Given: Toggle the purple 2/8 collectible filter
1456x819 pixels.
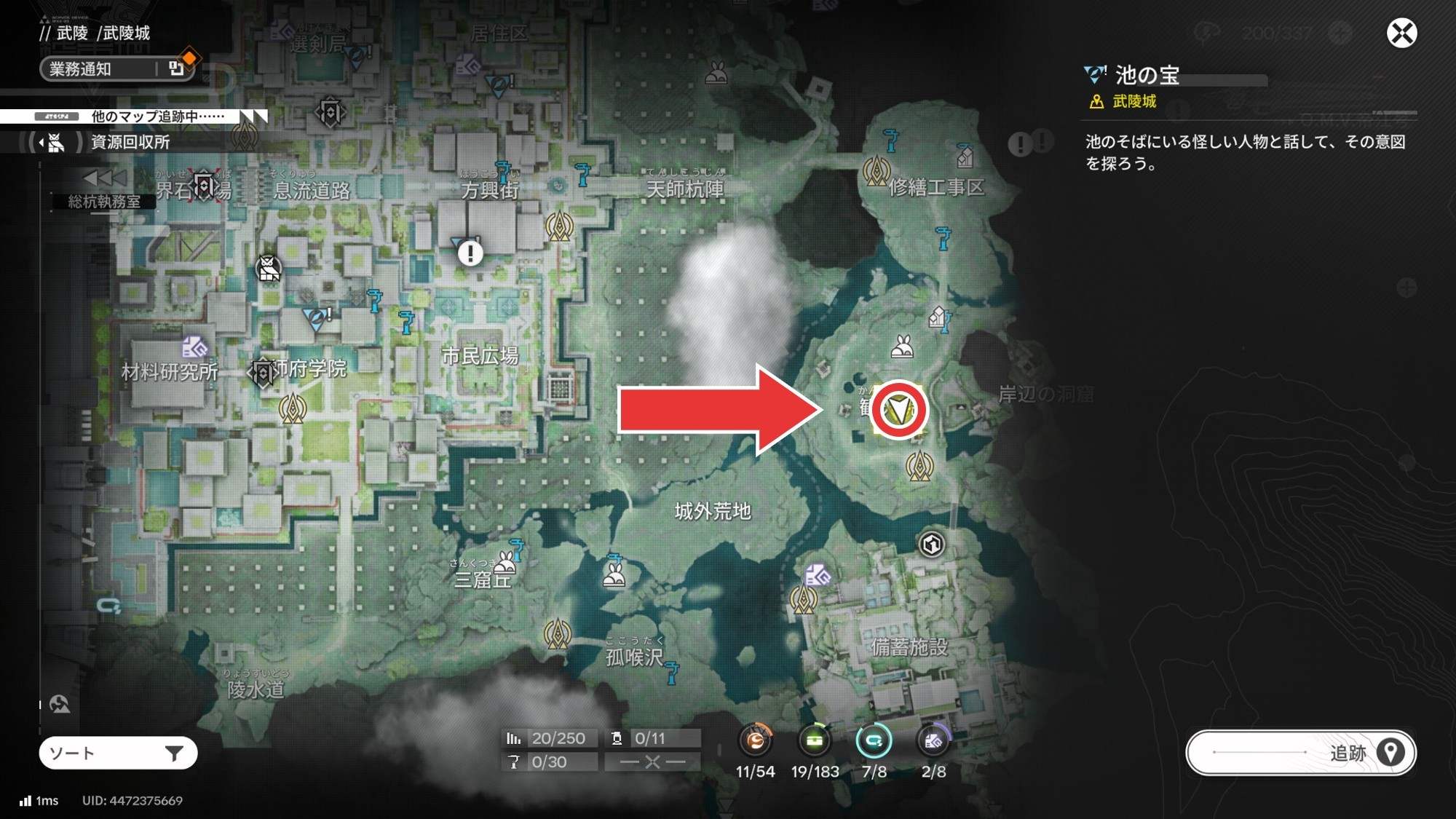Looking at the screenshot, I should pyautogui.click(x=933, y=741).
